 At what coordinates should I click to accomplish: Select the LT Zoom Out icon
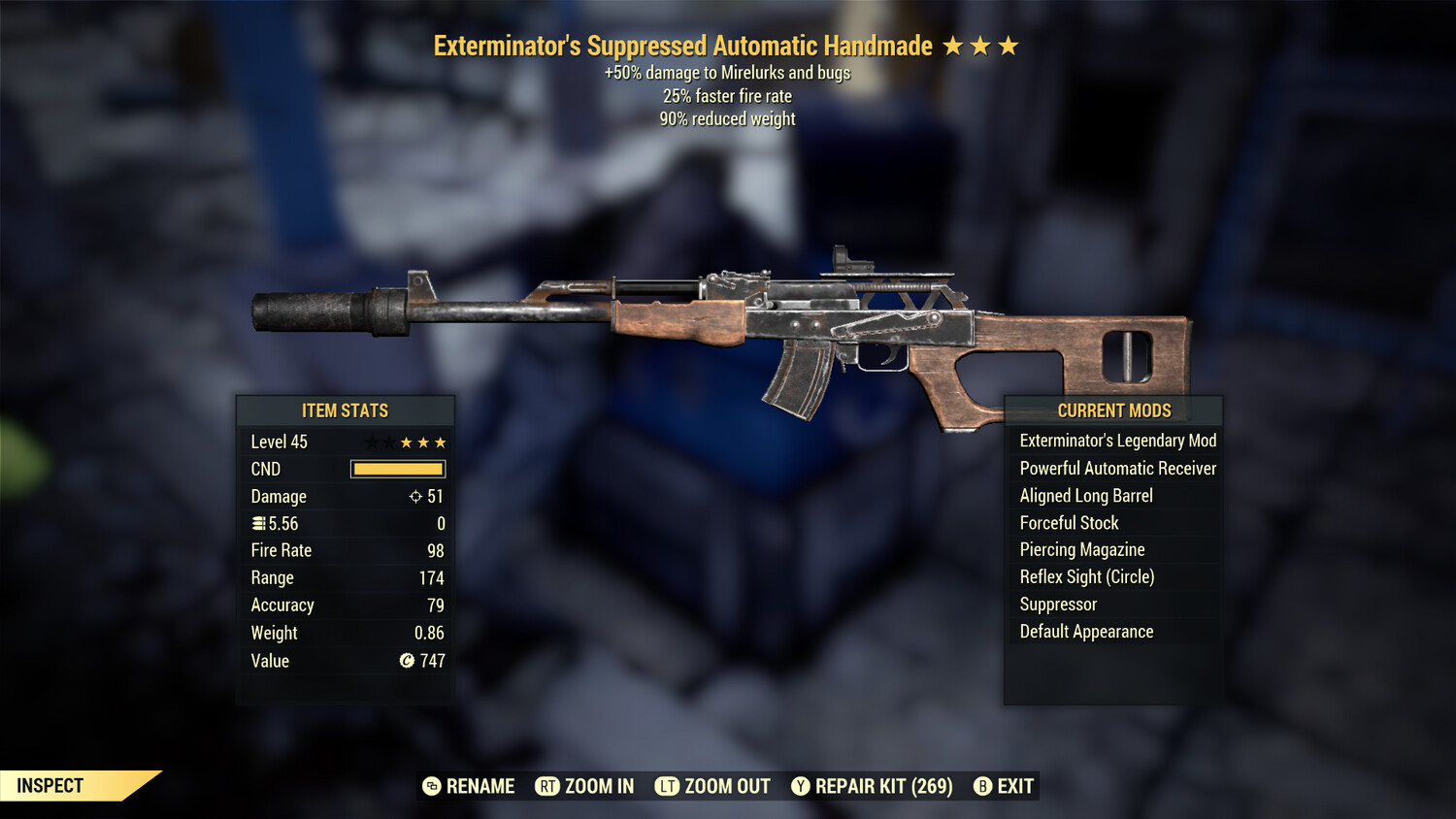(x=668, y=786)
